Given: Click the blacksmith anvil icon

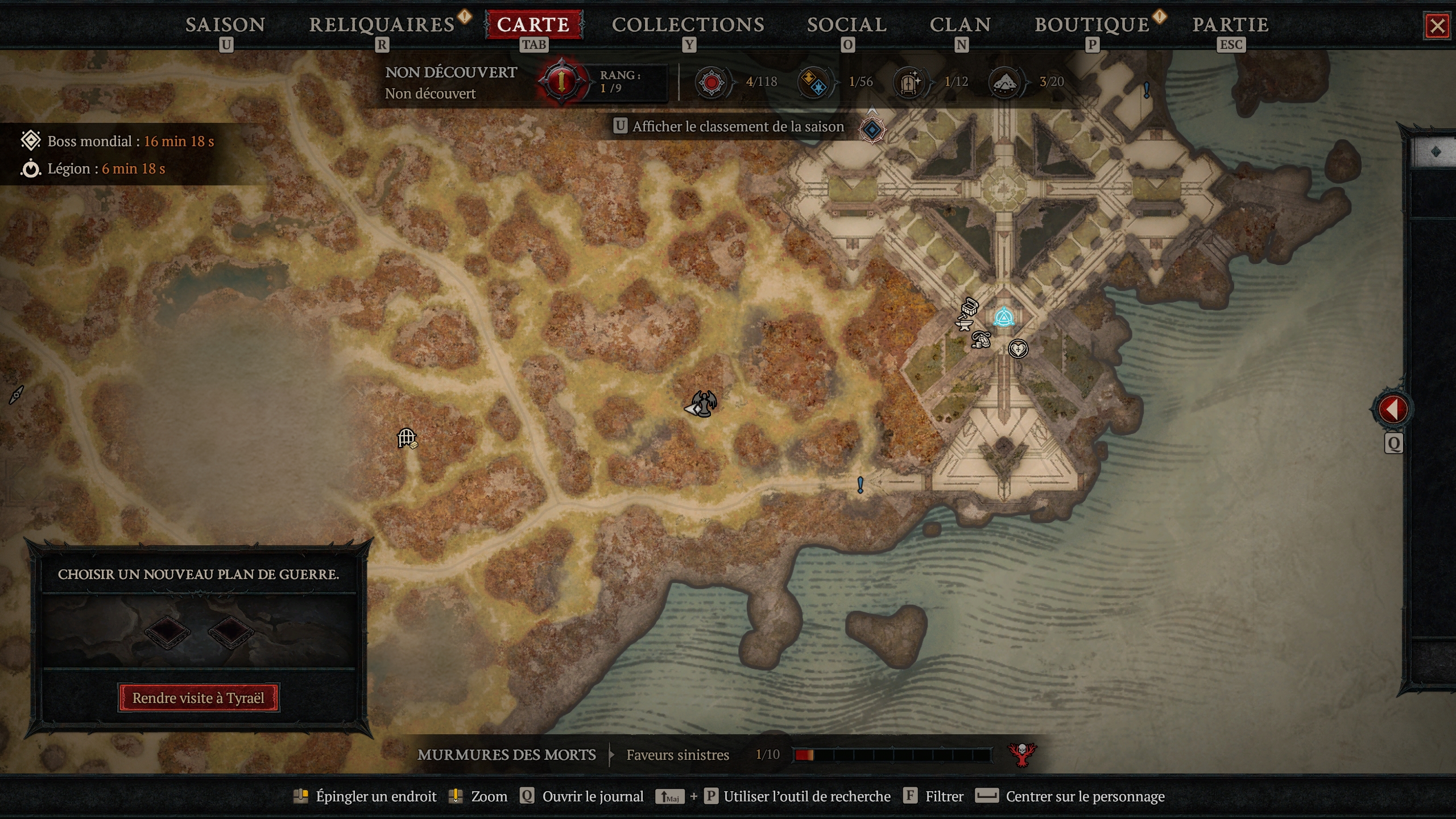Looking at the screenshot, I should [963, 325].
